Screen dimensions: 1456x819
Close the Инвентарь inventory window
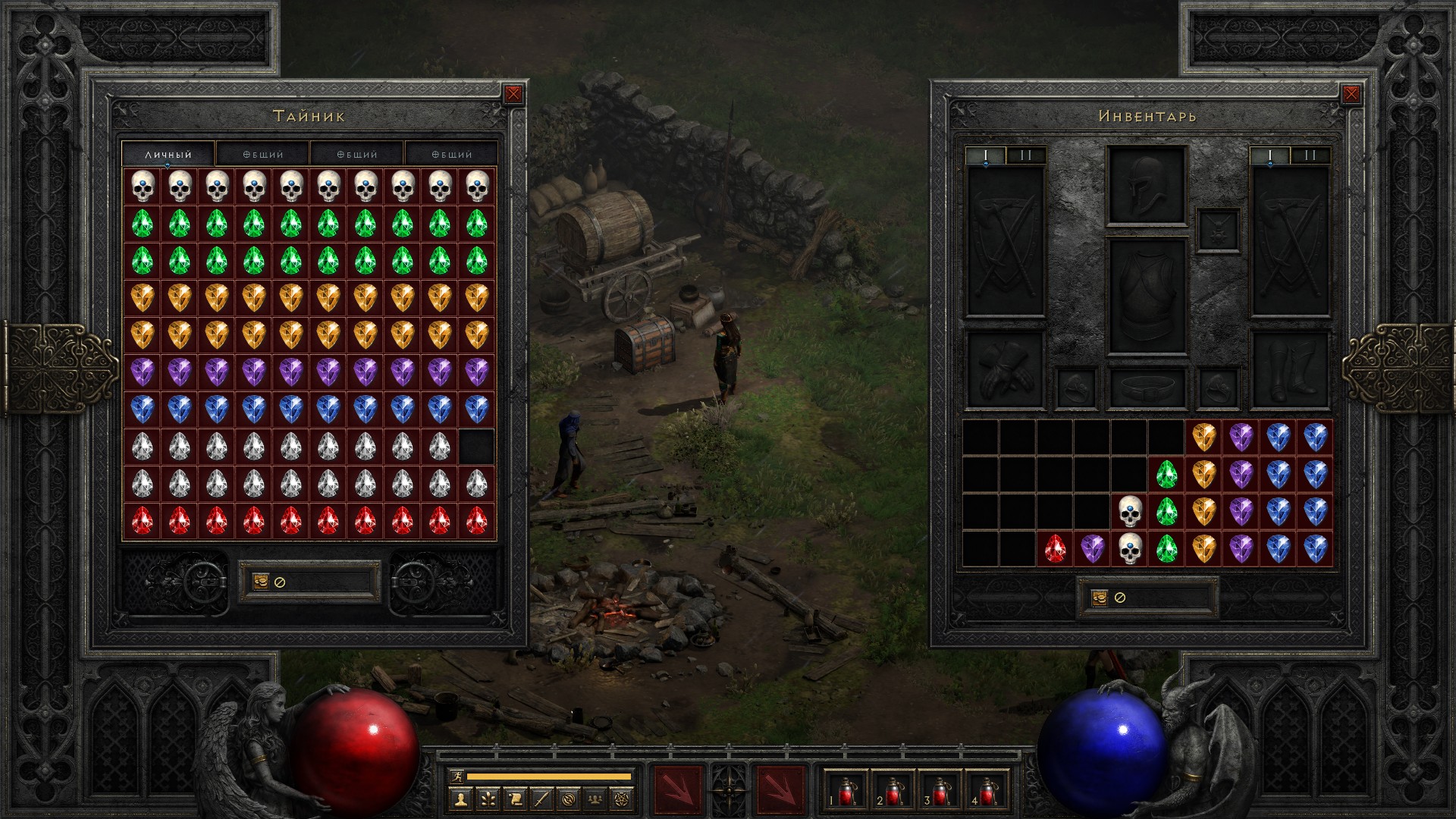[1351, 94]
